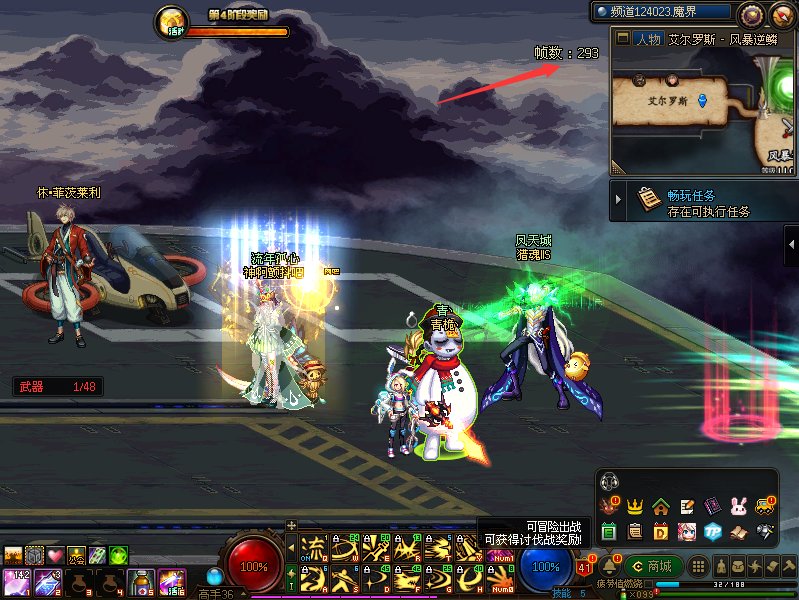This screenshot has width=799, height=600.
Task: Toggle the 疲劳值燃烧 checkbox
Action: click(650, 583)
